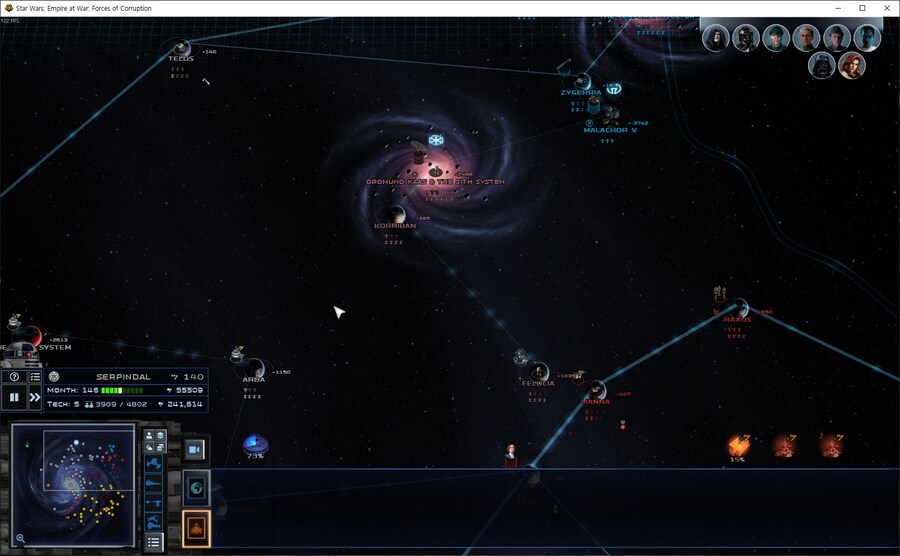Open the planet globe panel button
This screenshot has height=556, width=900.
(x=196, y=488)
